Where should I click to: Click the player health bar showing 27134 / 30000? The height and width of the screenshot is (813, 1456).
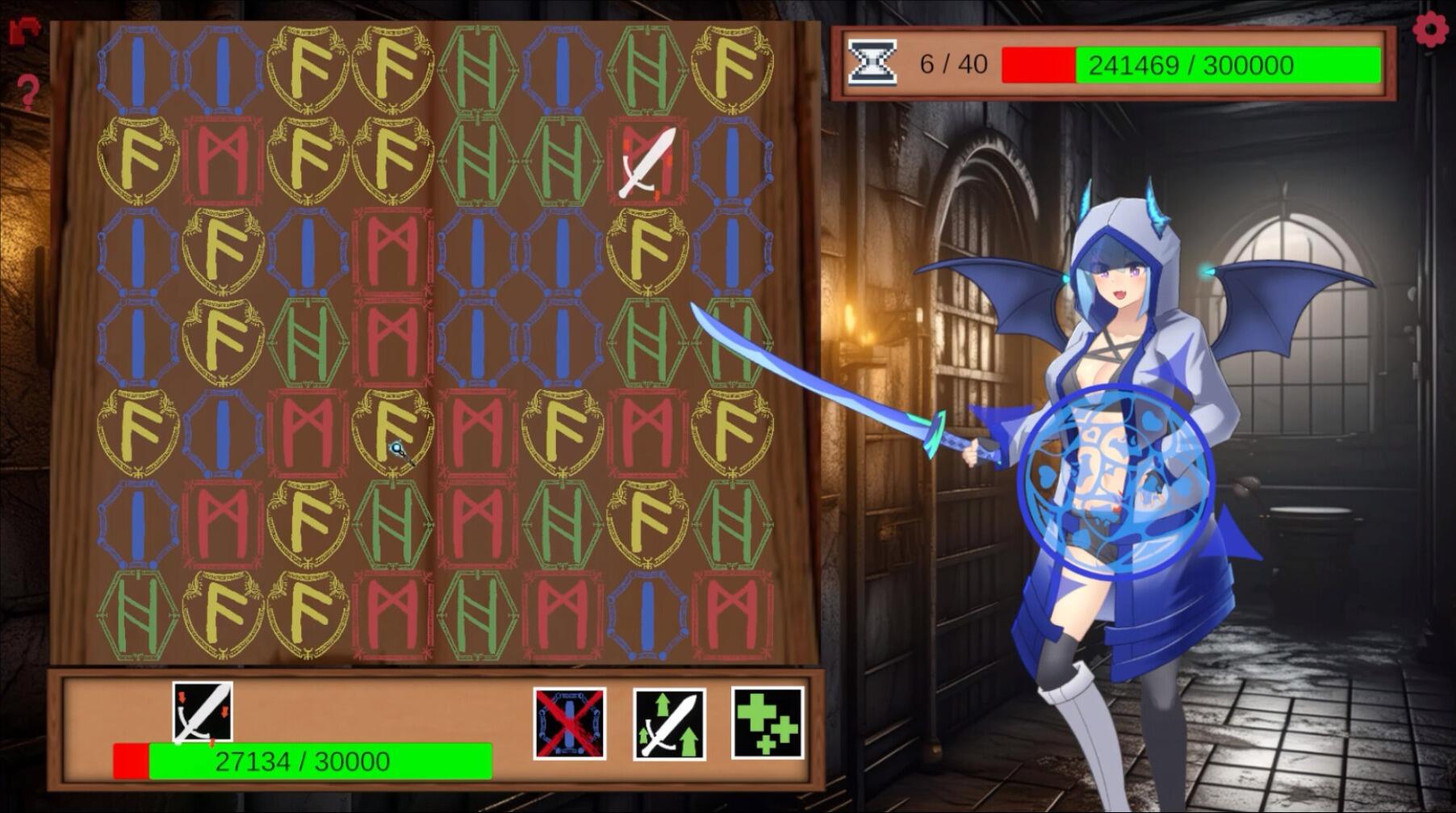pyautogui.click(x=303, y=759)
